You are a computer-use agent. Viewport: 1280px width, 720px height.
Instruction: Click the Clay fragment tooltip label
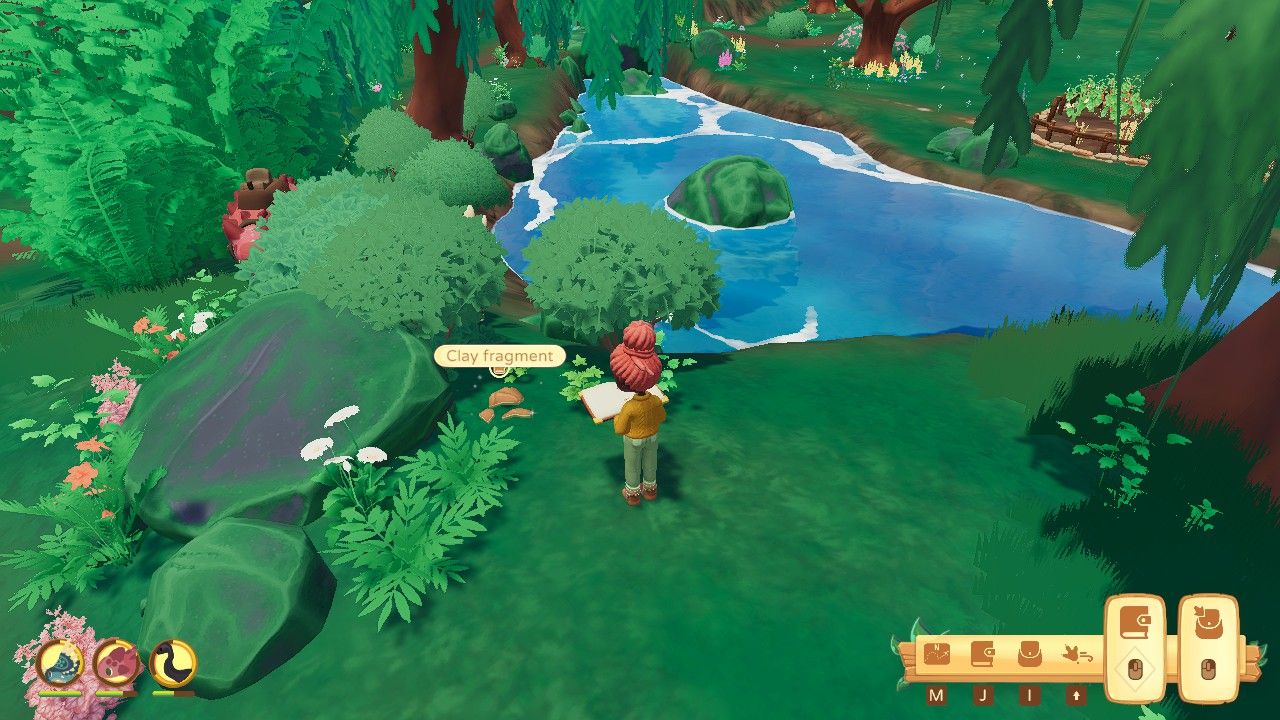[498, 356]
